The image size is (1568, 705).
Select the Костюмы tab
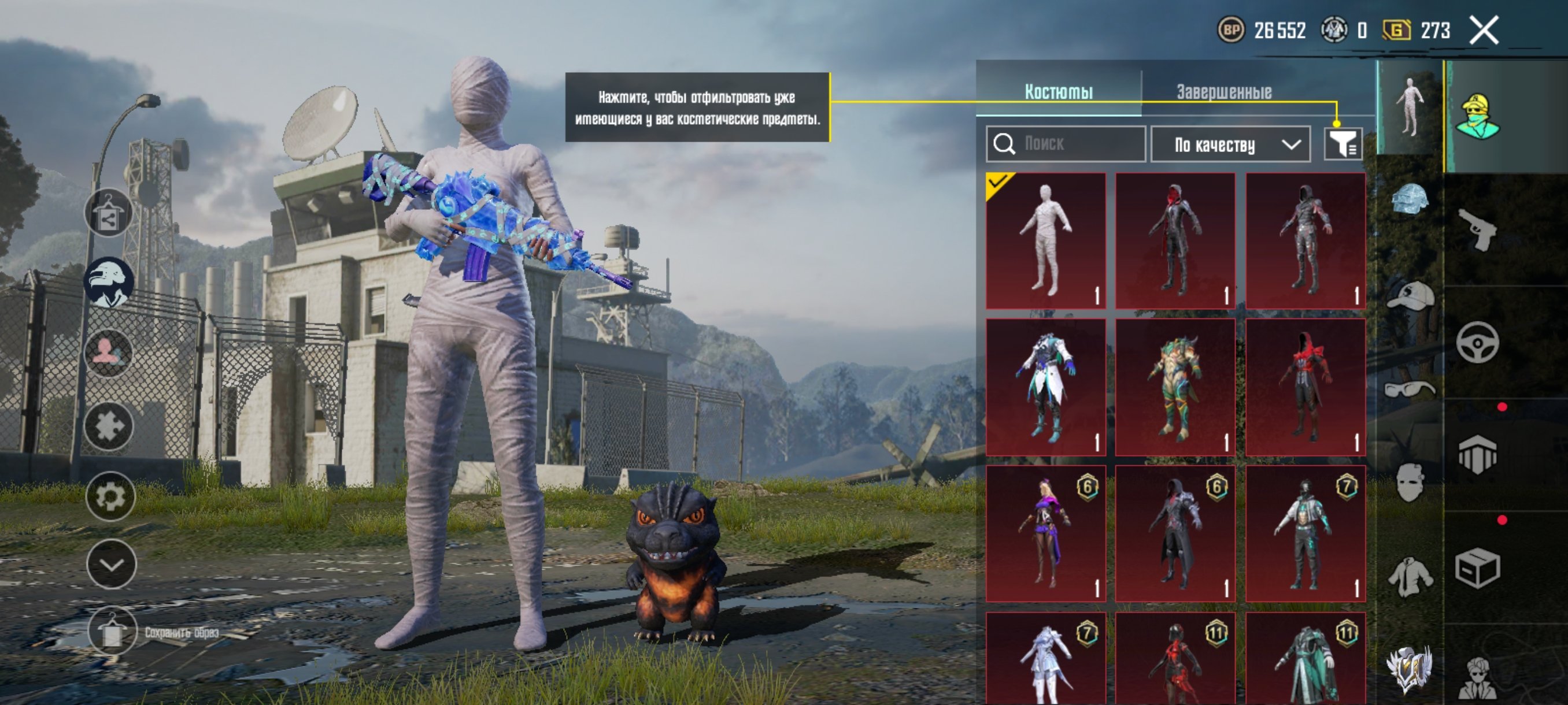pyautogui.click(x=1058, y=92)
